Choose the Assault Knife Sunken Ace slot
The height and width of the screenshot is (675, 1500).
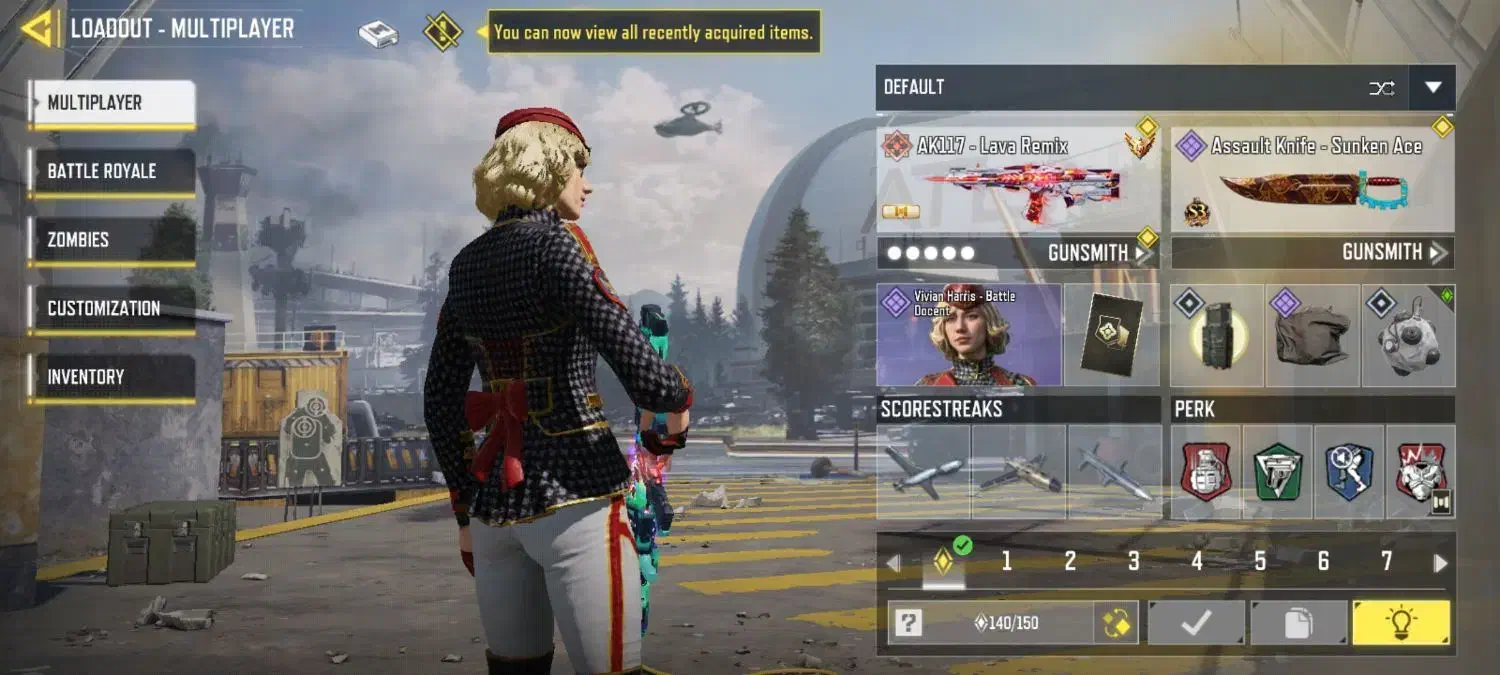[1312, 180]
